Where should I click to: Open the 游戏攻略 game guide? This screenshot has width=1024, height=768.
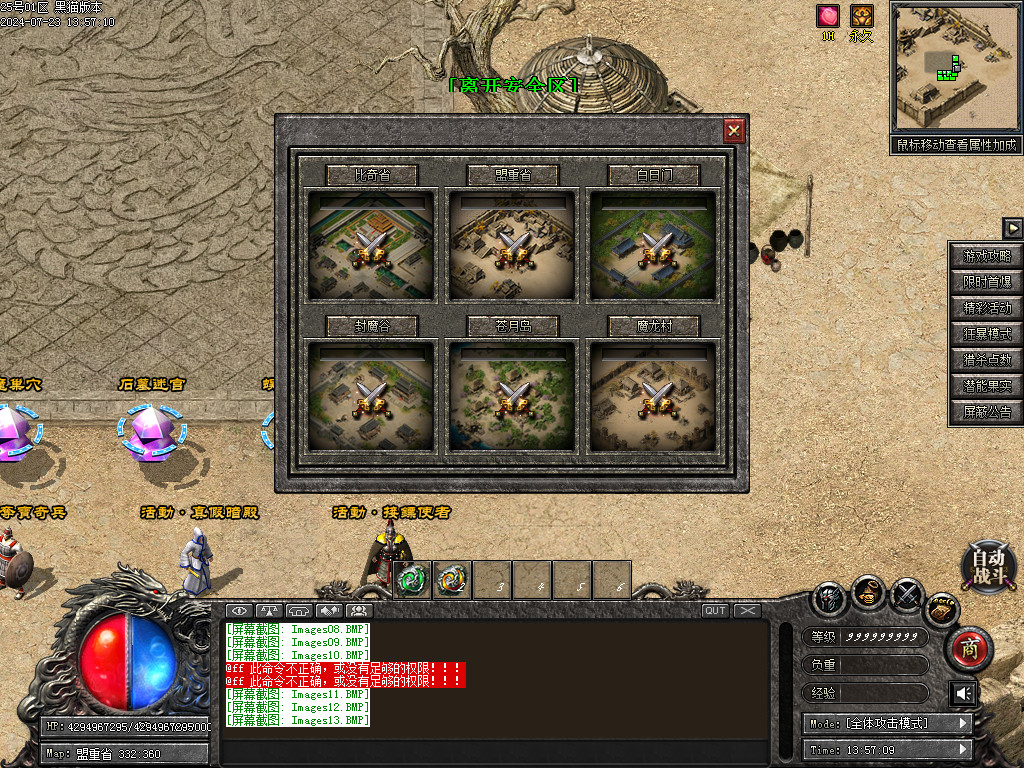tap(986, 256)
